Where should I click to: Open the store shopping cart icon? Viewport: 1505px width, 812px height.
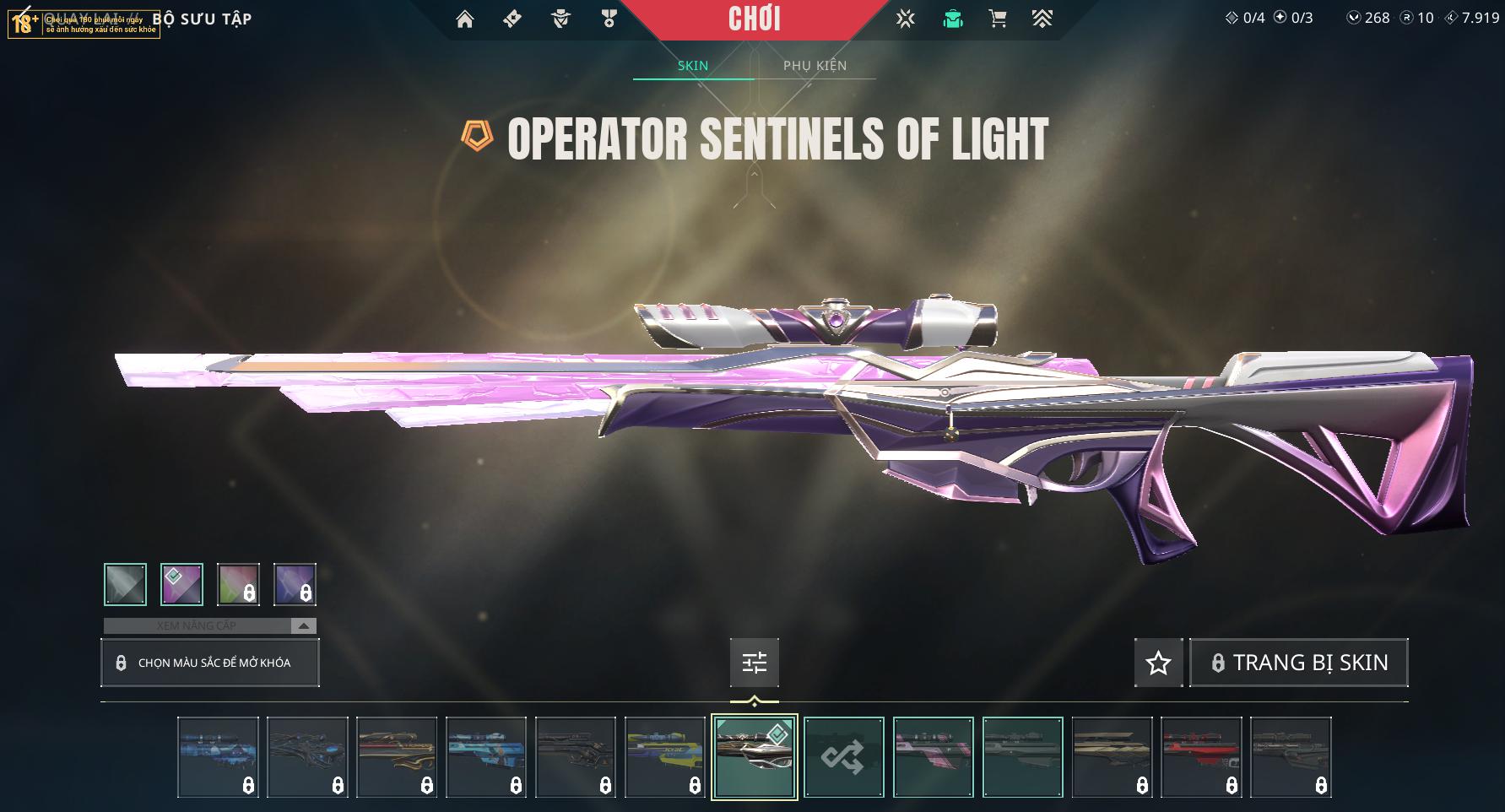click(x=998, y=19)
